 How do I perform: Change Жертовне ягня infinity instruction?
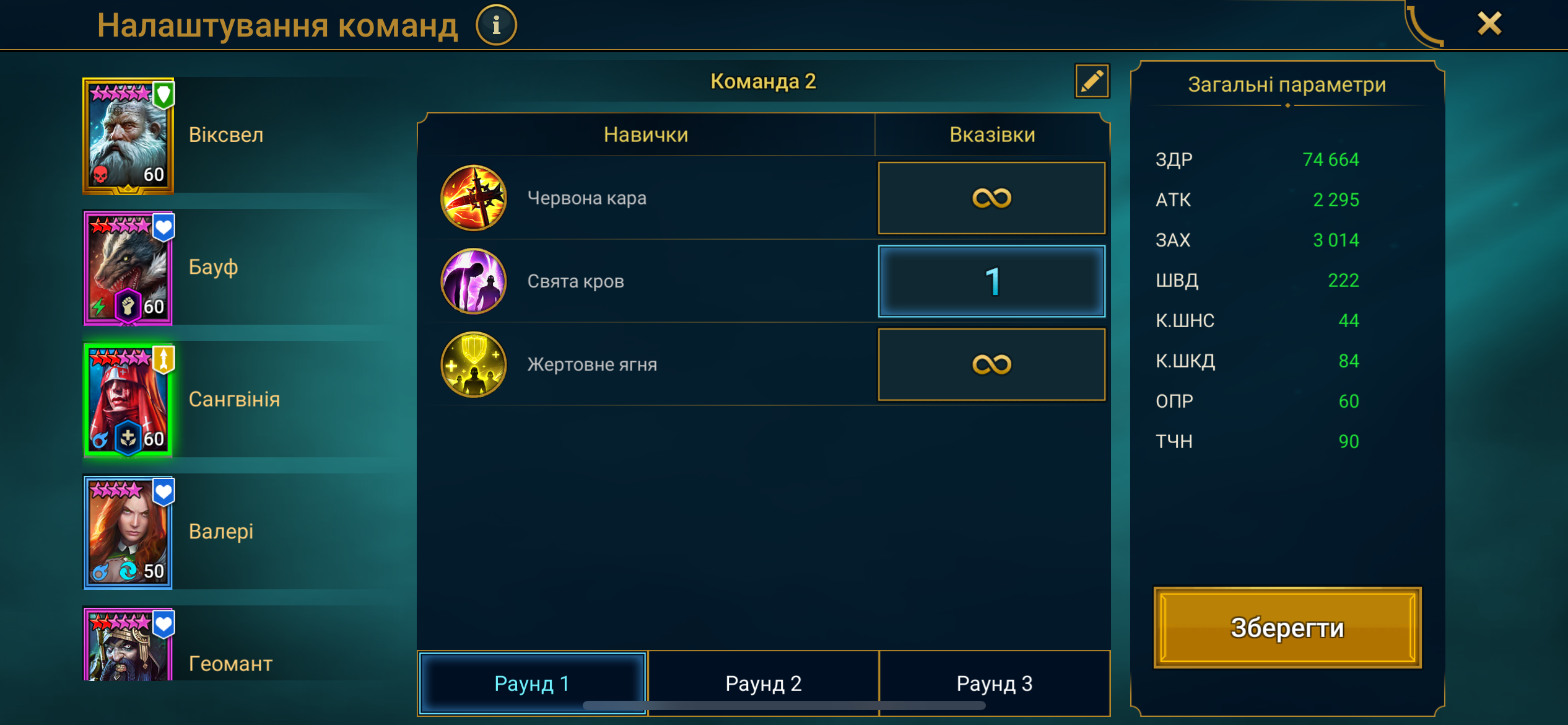click(x=991, y=364)
